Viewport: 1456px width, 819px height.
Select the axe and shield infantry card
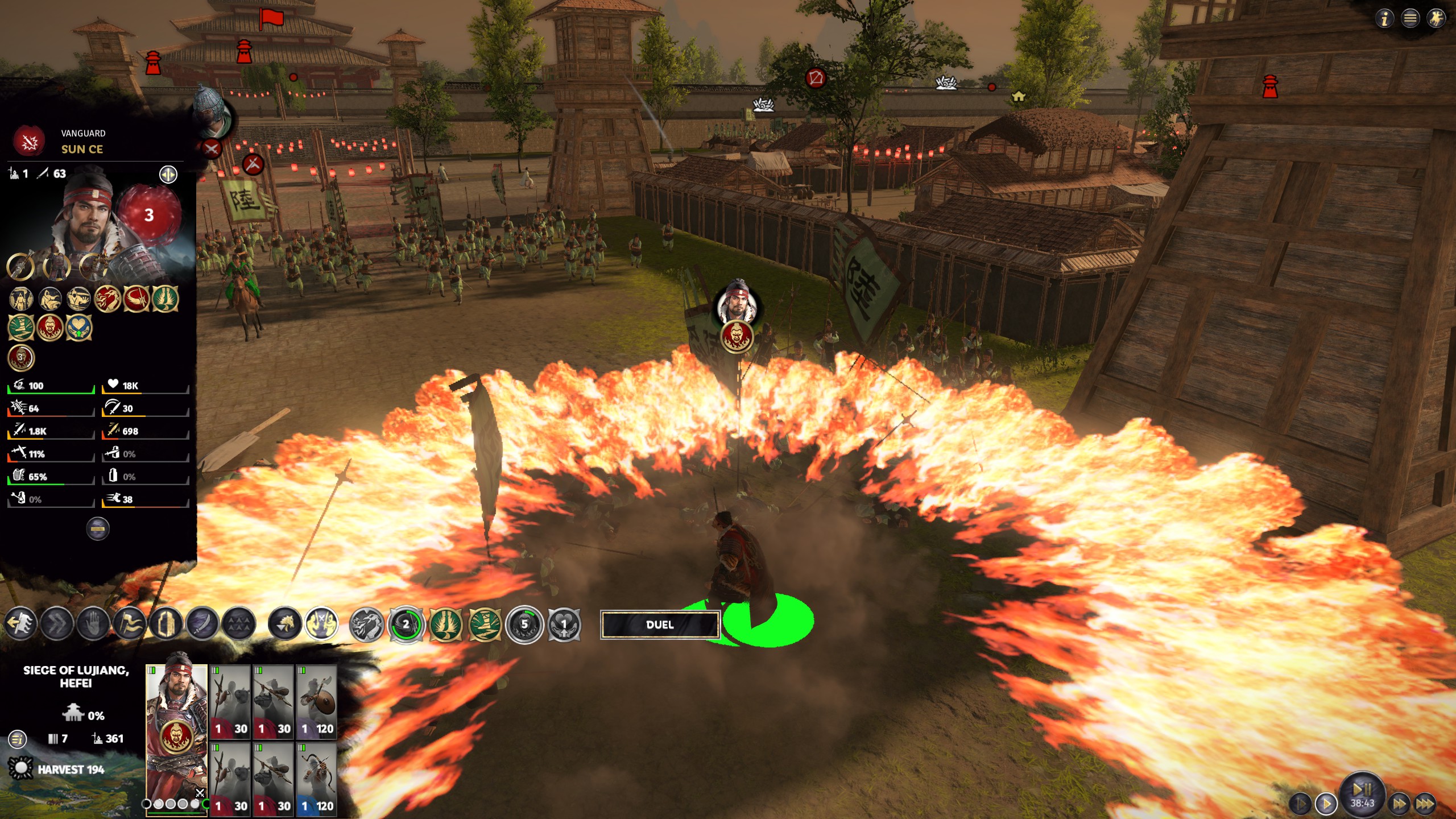click(x=316, y=702)
